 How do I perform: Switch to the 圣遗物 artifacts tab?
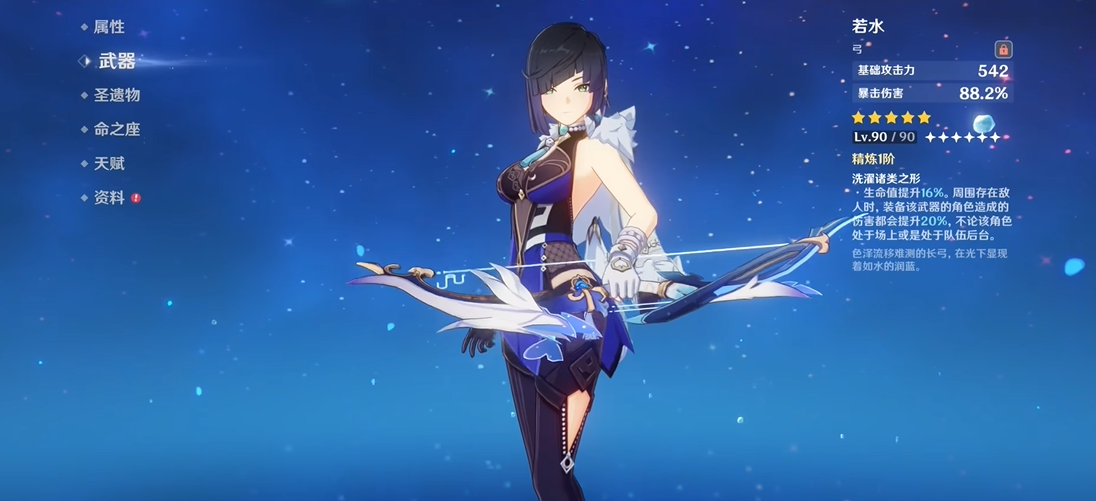pyautogui.click(x=116, y=95)
